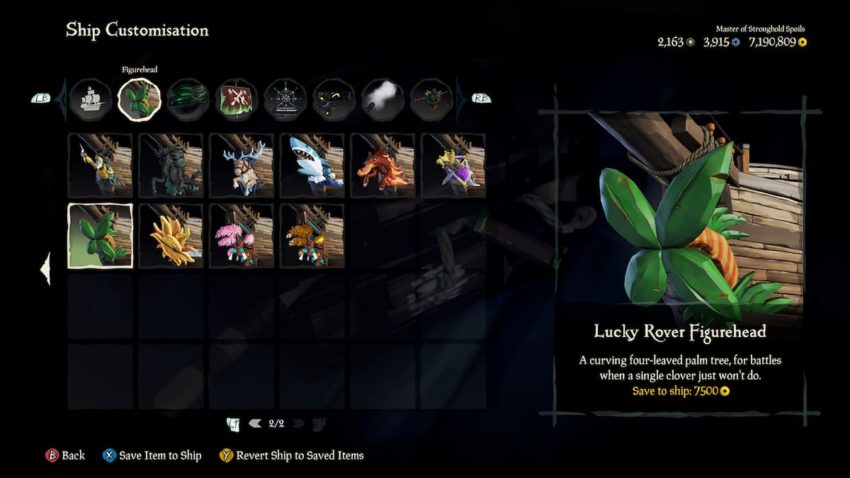Viewport: 850px width, 478px height.
Task: Open the white smoke cannon flare tab
Action: pyautogui.click(x=383, y=99)
